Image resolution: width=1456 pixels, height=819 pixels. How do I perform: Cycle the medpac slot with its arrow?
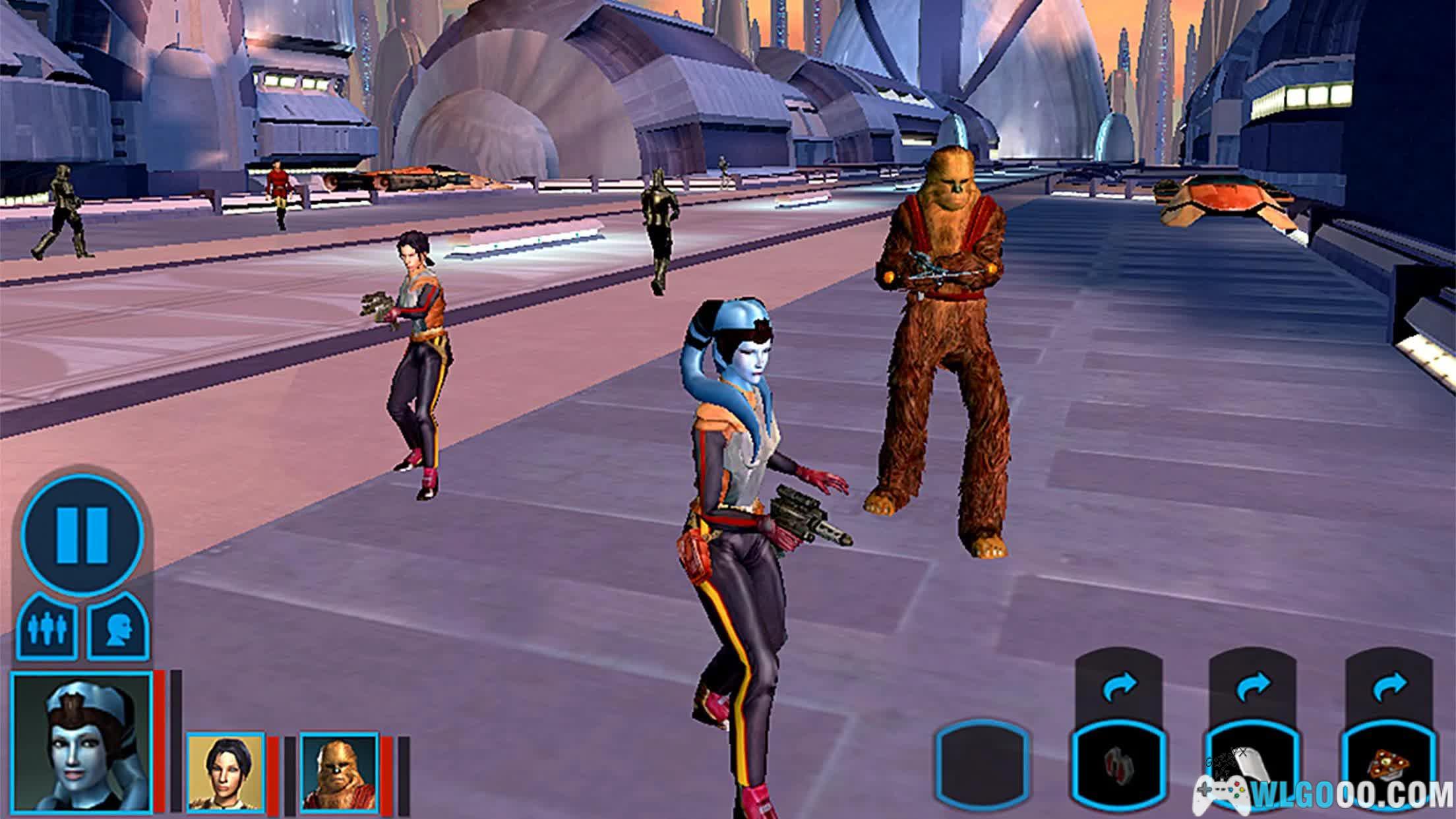tap(1119, 688)
